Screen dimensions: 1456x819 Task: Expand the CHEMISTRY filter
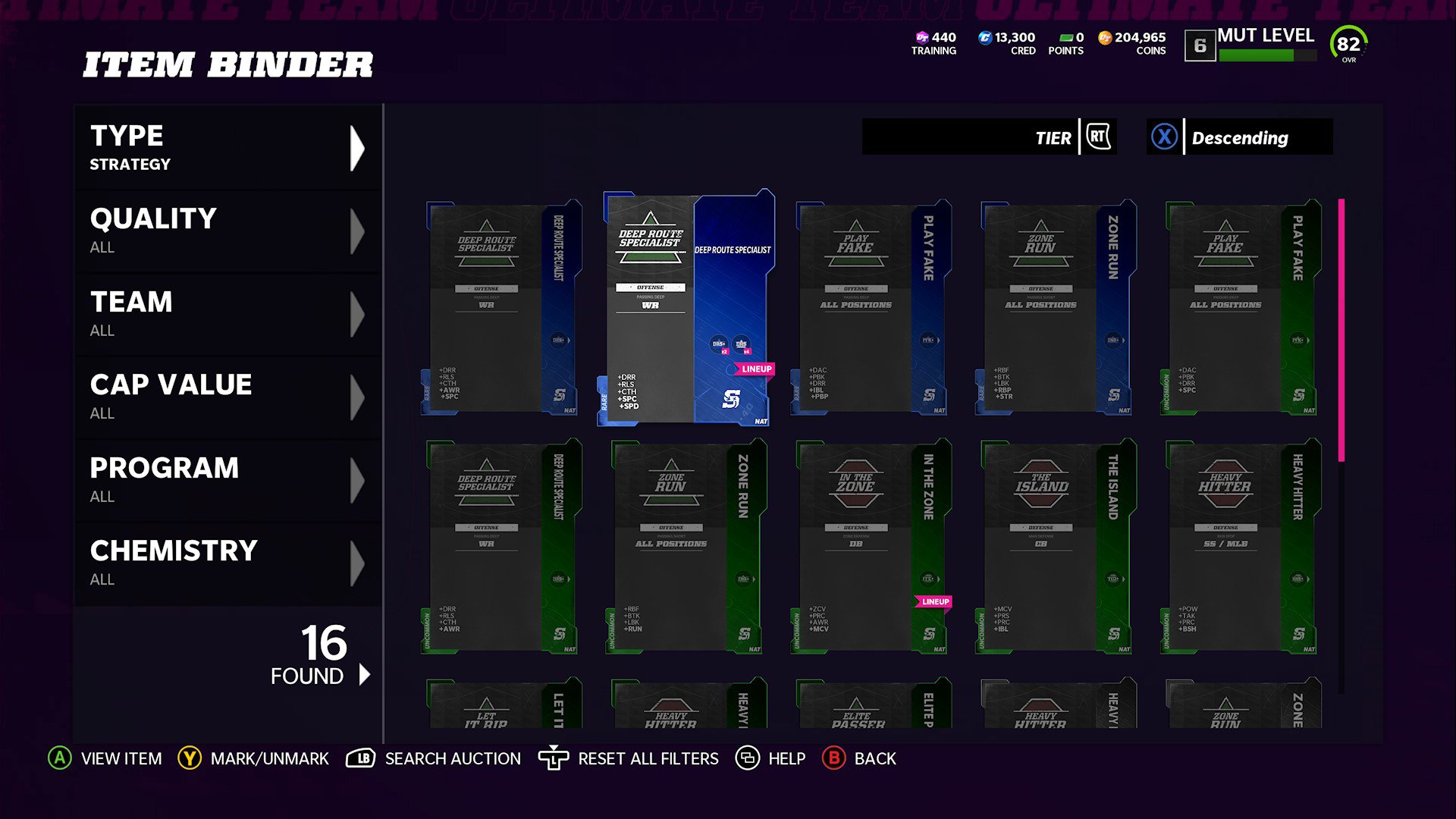coord(226,561)
